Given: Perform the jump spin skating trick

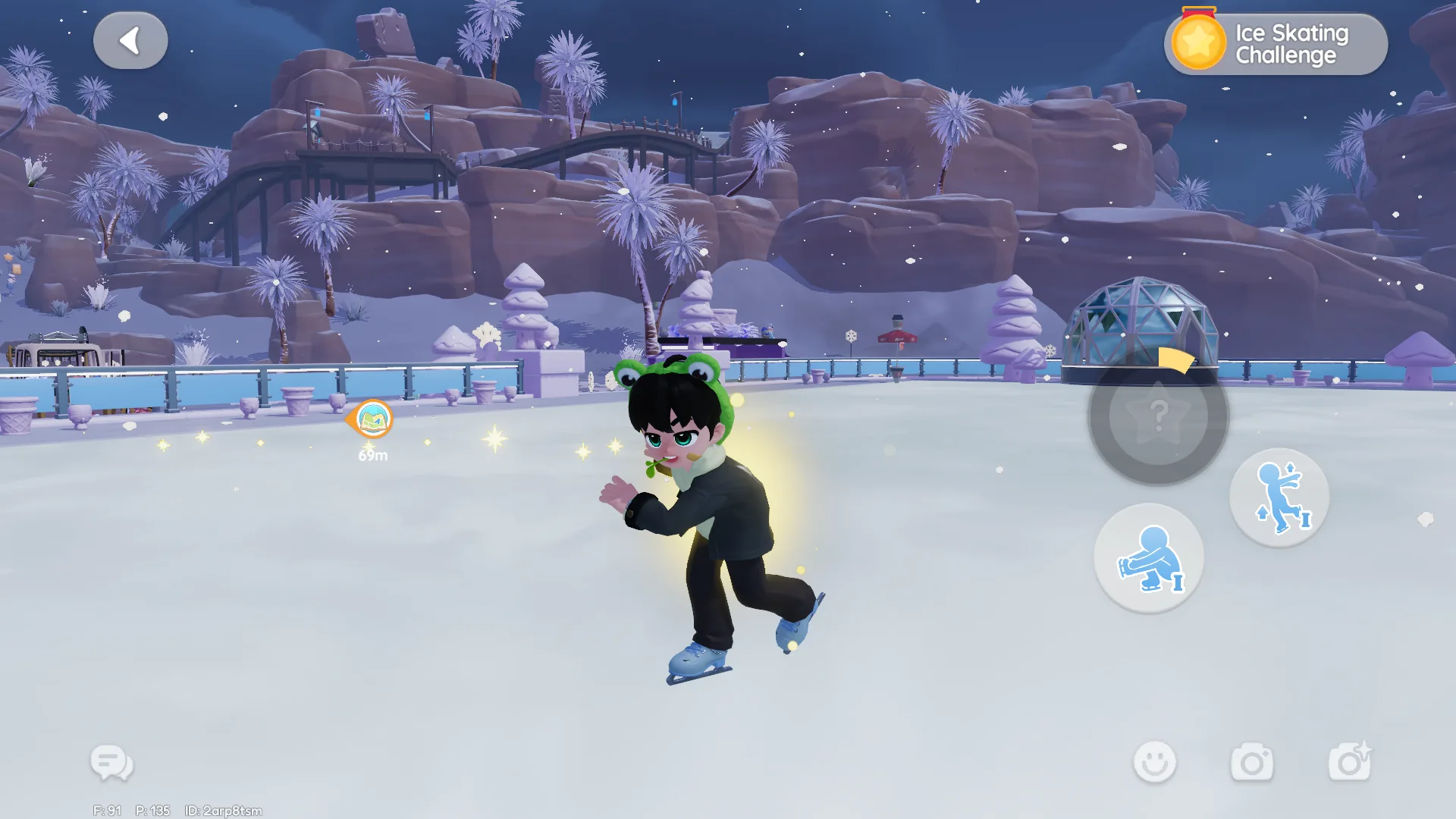Looking at the screenshot, I should [x=1280, y=494].
